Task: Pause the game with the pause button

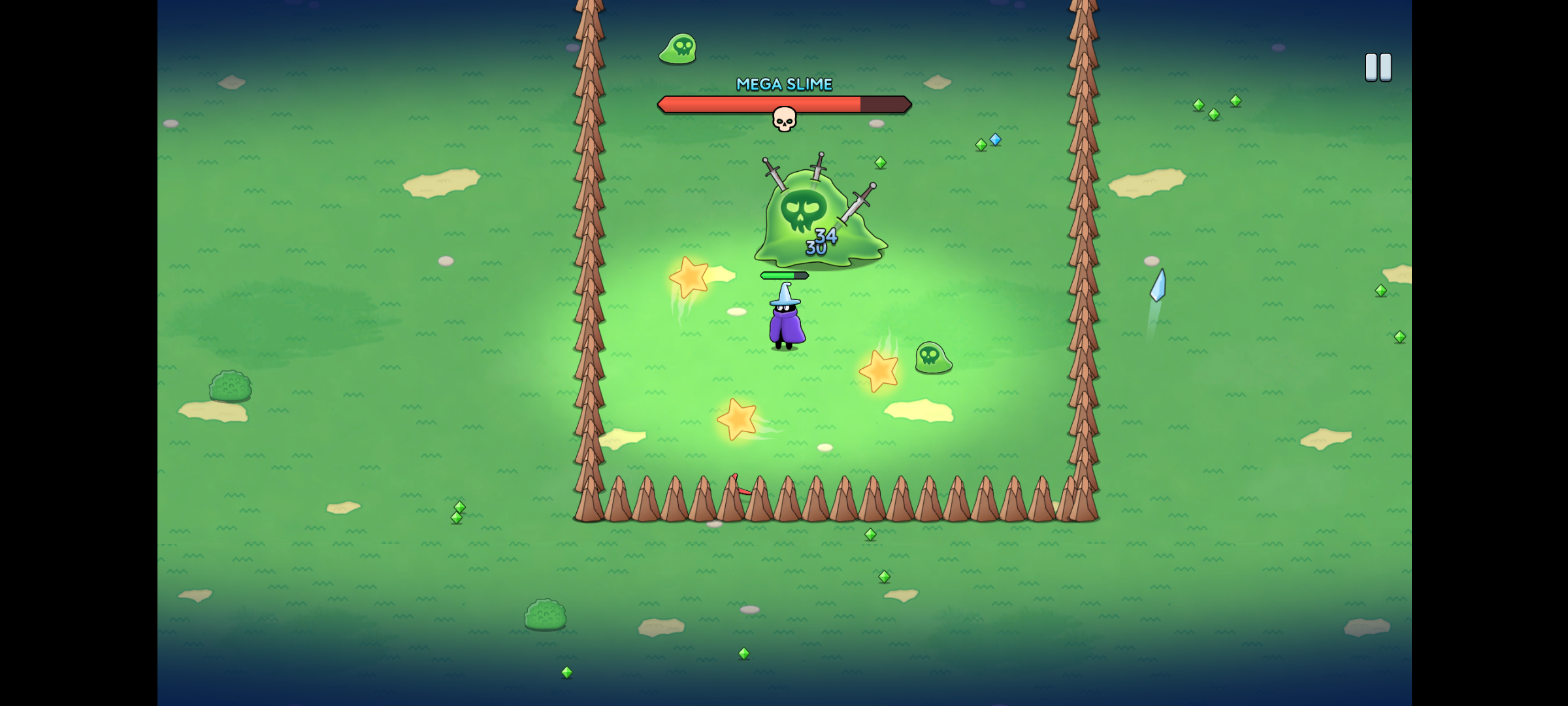Action: (x=1378, y=67)
